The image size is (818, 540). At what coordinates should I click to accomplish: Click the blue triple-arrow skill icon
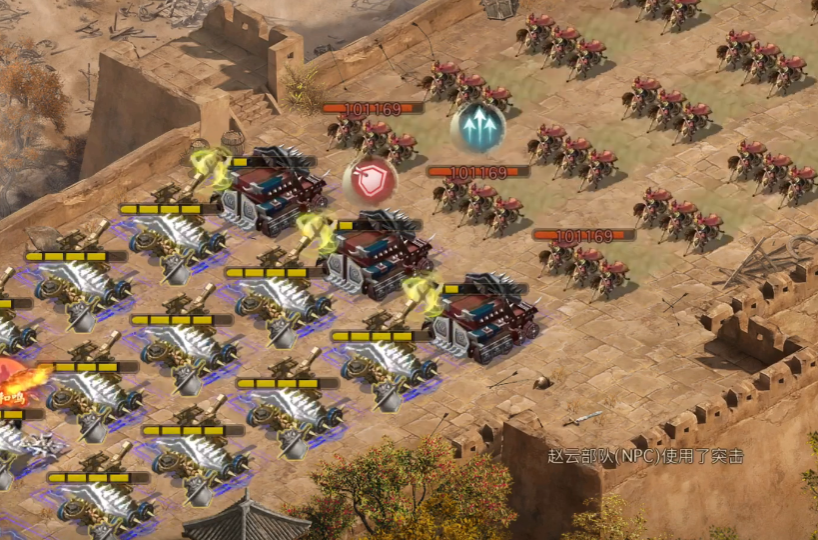pyautogui.click(x=477, y=128)
